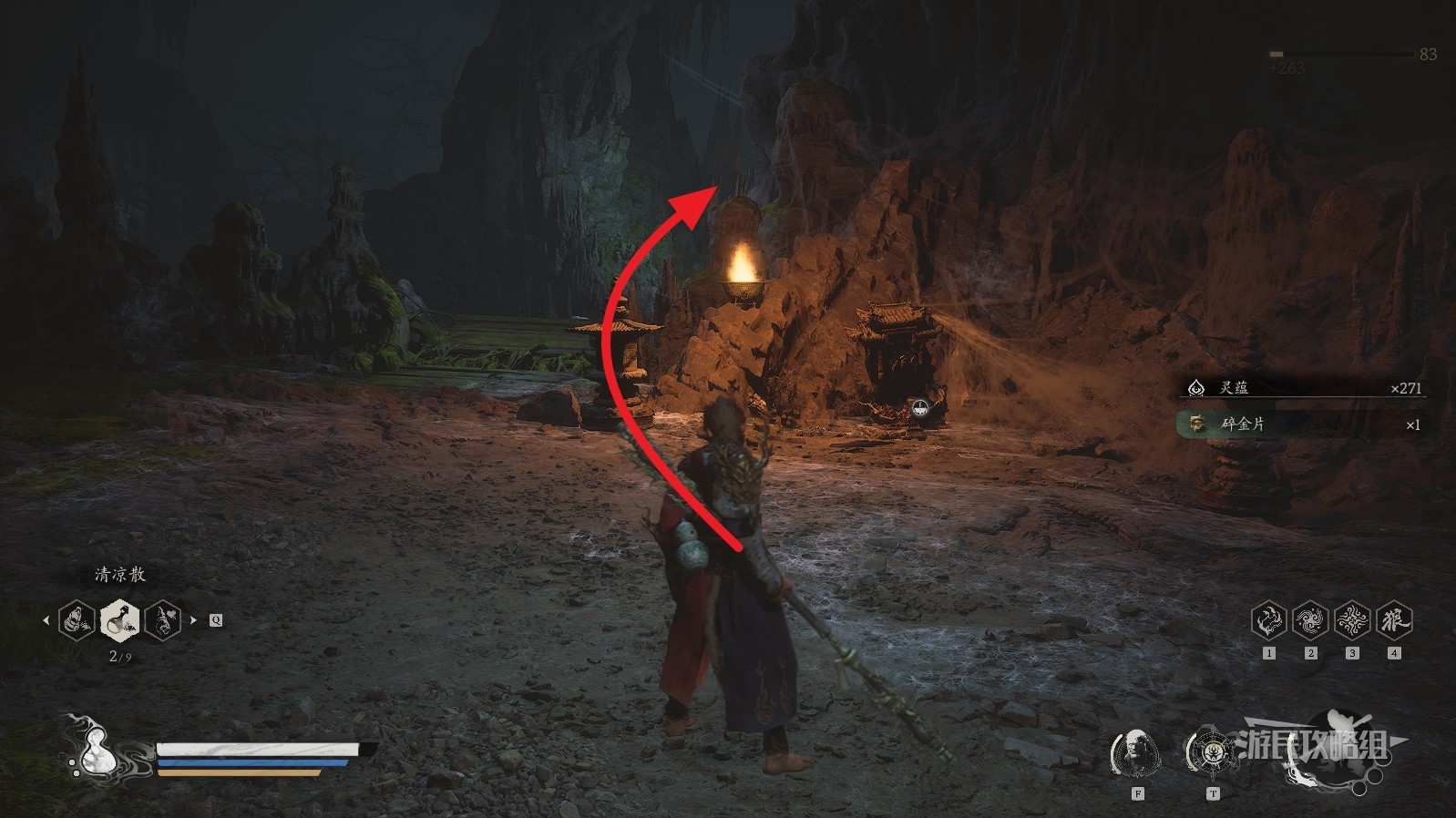Activate the wolf character transformation spell
Screen dimensions: 1456x818
(x=1394, y=620)
